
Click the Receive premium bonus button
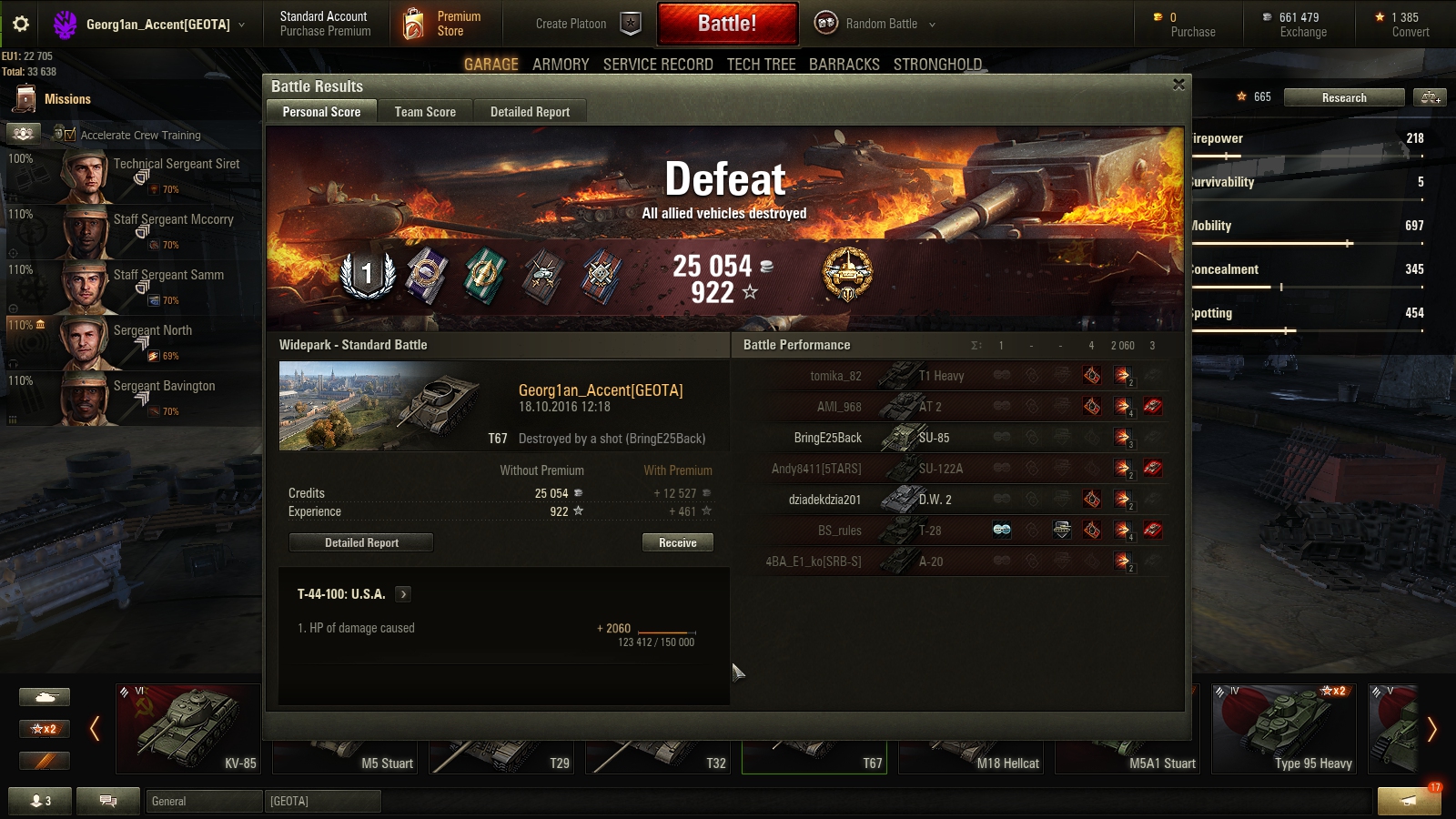click(677, 542)
